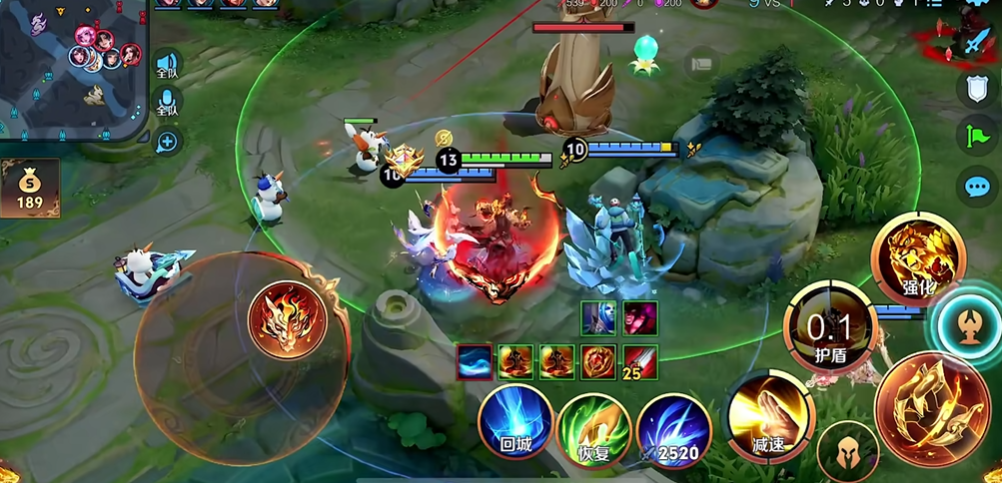Click the round plus button beside the minimap

coord(167,142)
